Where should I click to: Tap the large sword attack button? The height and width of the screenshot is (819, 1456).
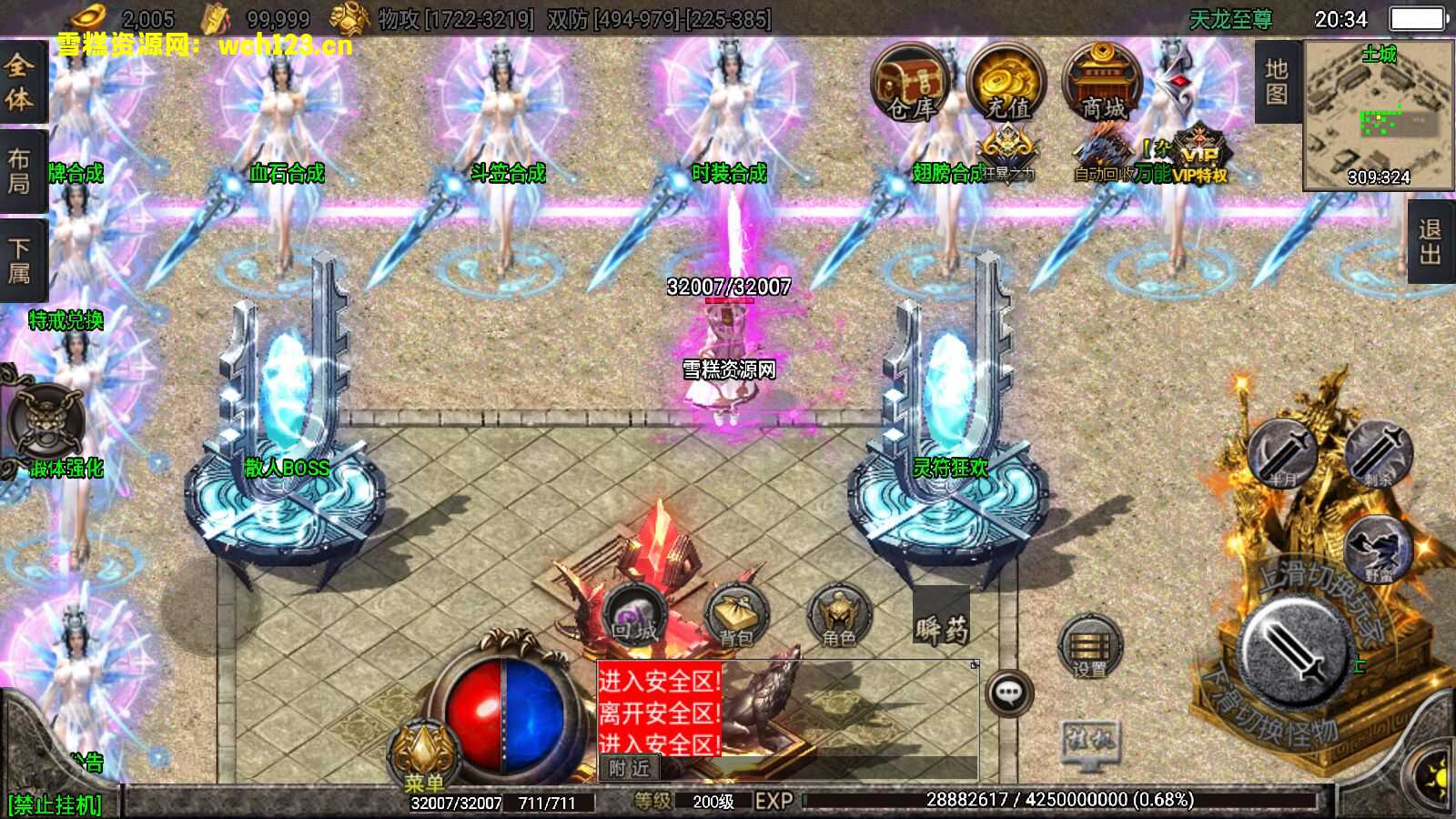(x=1295, y=650)
